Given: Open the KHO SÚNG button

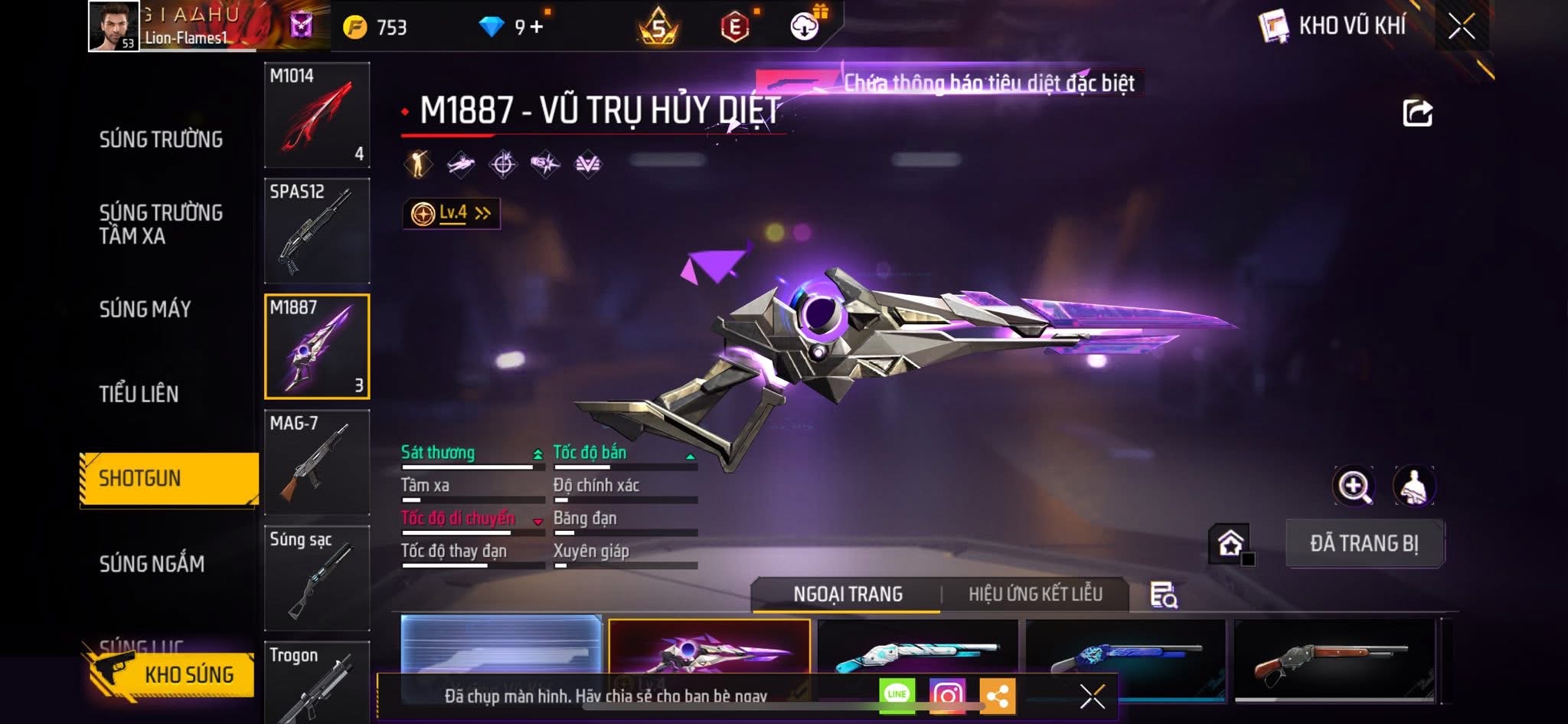Looking at the screenshot, I should pos(172,674).
